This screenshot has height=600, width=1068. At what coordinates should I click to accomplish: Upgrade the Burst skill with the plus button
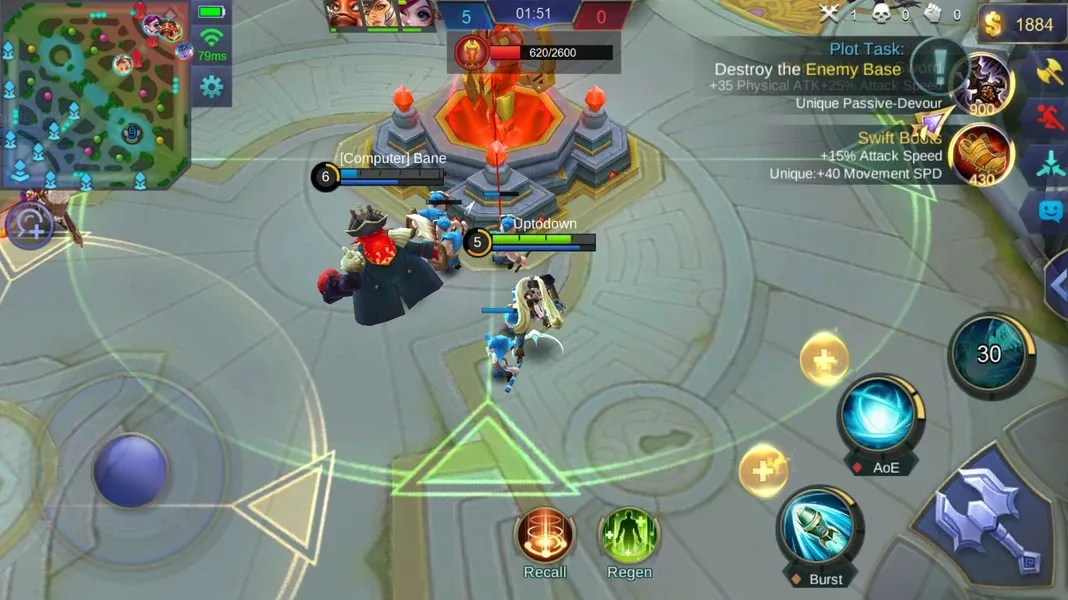(x=764, y=470)
